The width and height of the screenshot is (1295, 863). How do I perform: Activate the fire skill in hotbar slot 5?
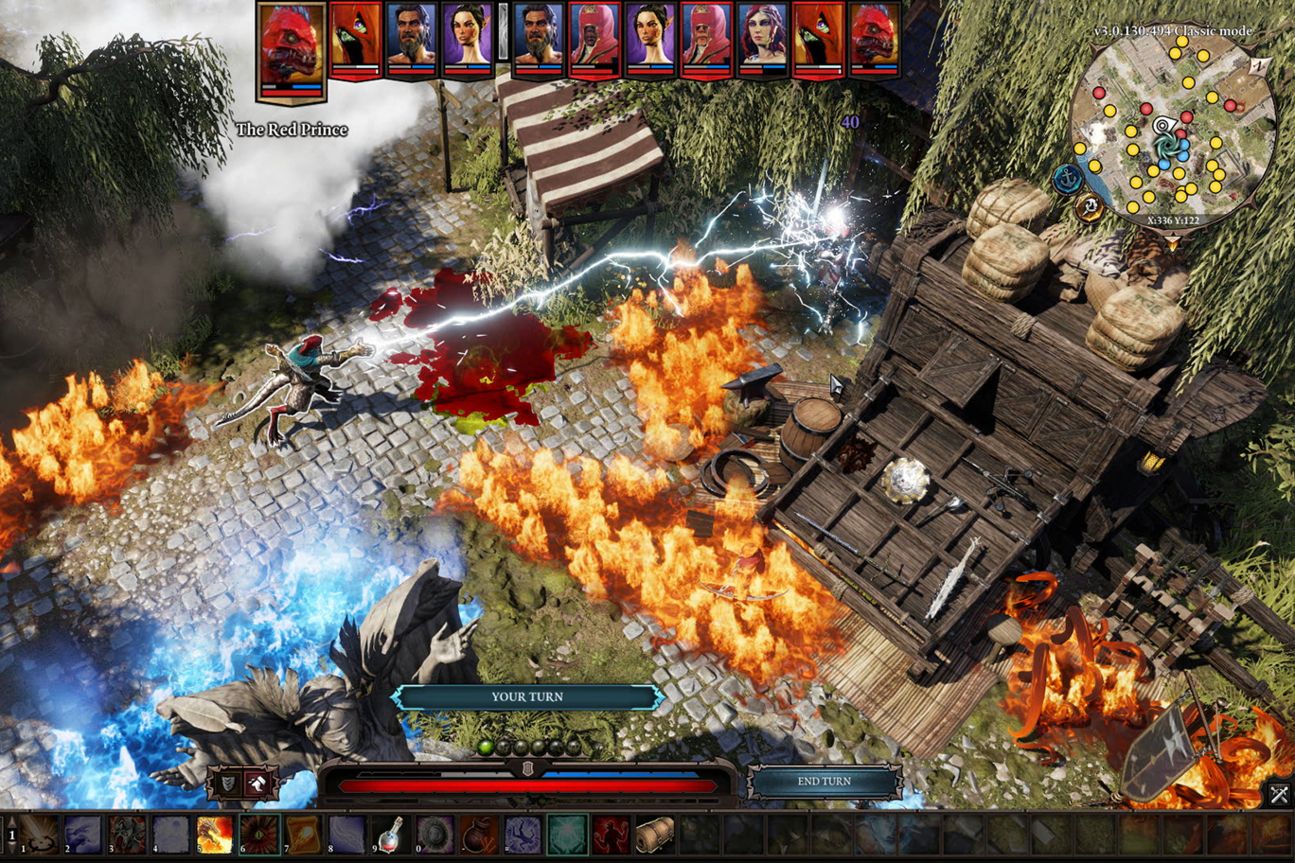tap(215, 834)
